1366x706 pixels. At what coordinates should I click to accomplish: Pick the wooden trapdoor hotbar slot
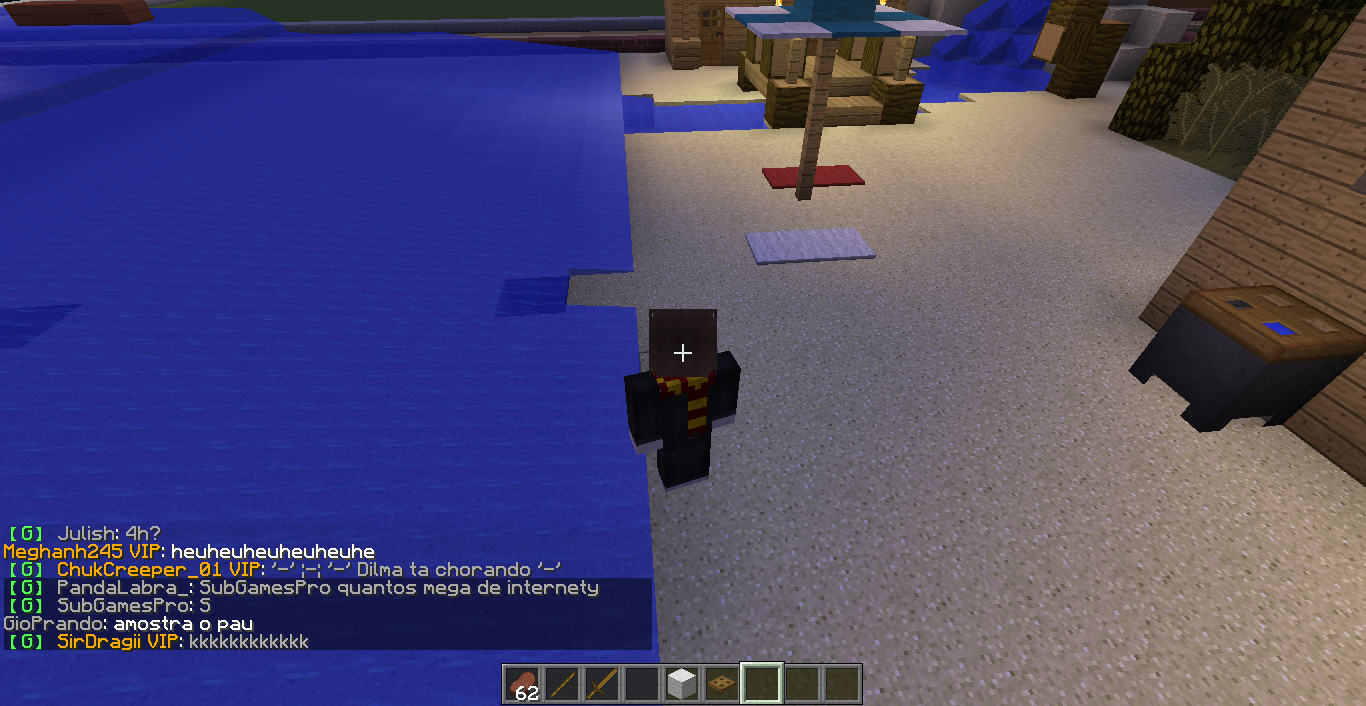click(722, 684)
